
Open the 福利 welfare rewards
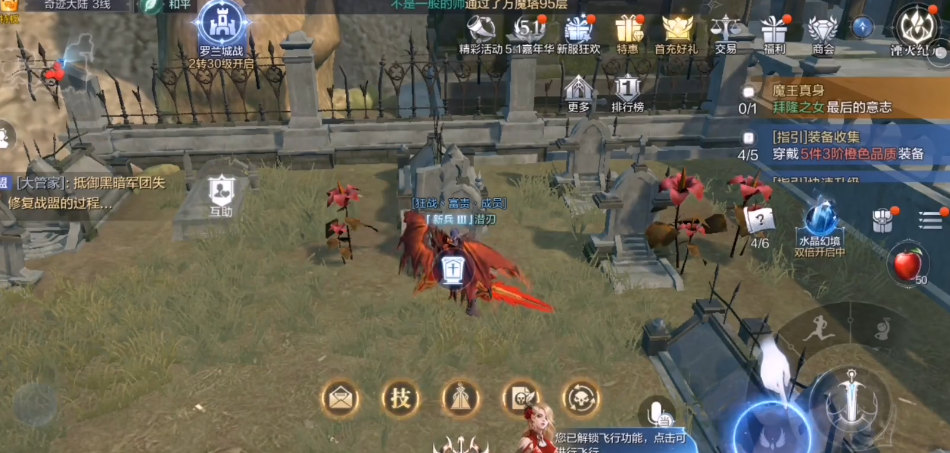tap(774, 32)
